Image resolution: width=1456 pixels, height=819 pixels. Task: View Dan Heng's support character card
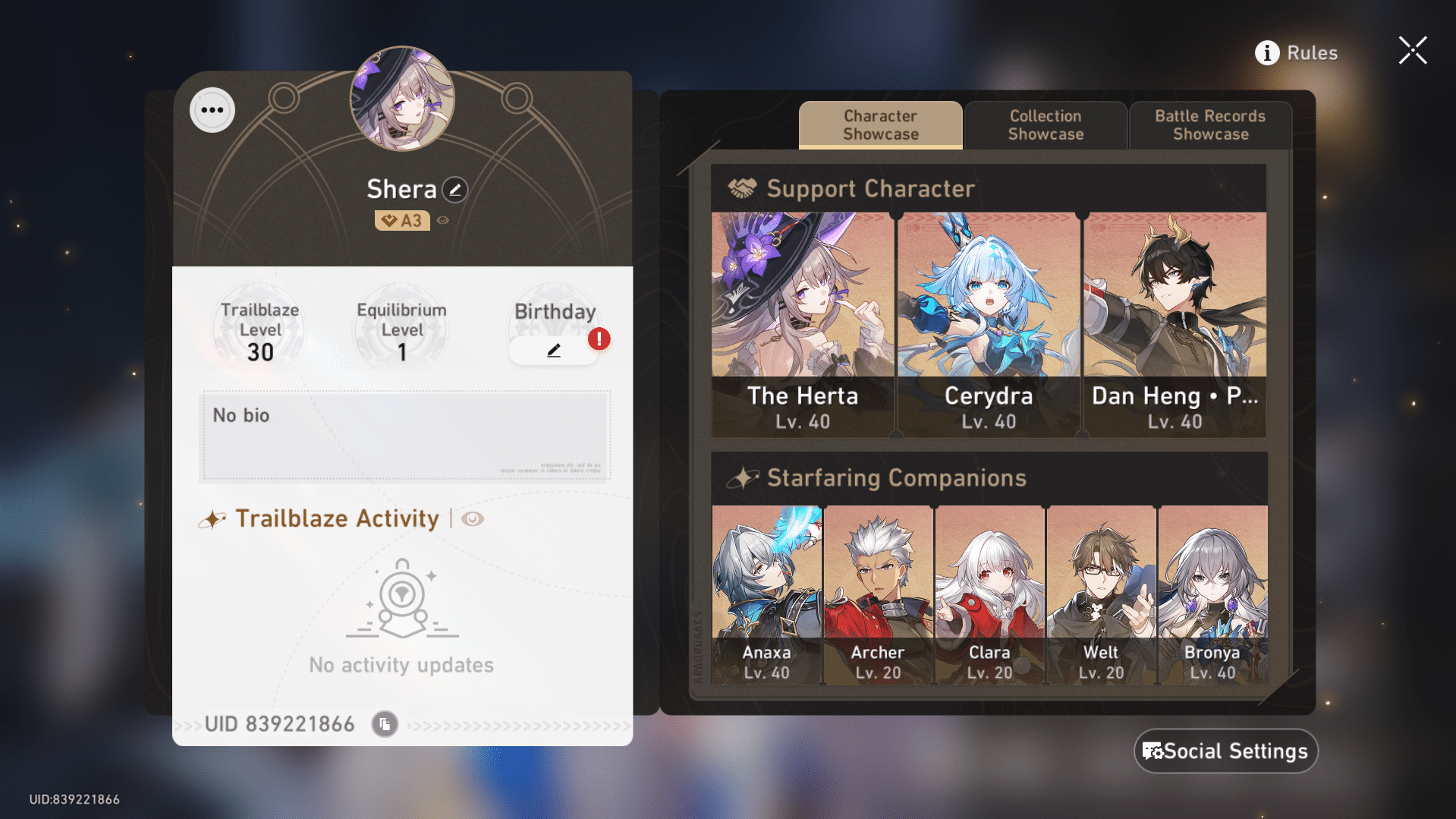(1175, 319)
